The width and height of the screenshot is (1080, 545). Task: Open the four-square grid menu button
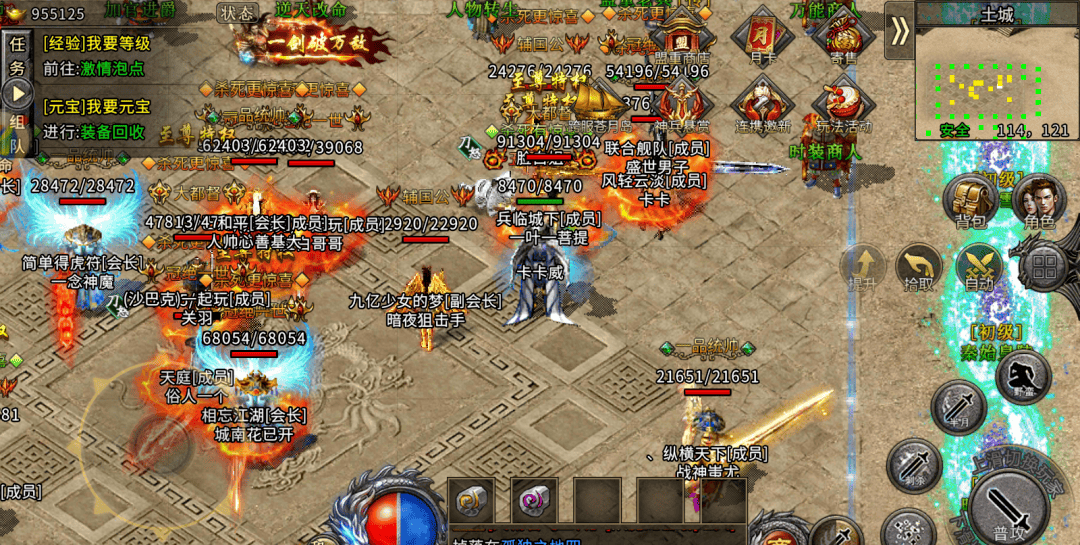[1045, 266]
